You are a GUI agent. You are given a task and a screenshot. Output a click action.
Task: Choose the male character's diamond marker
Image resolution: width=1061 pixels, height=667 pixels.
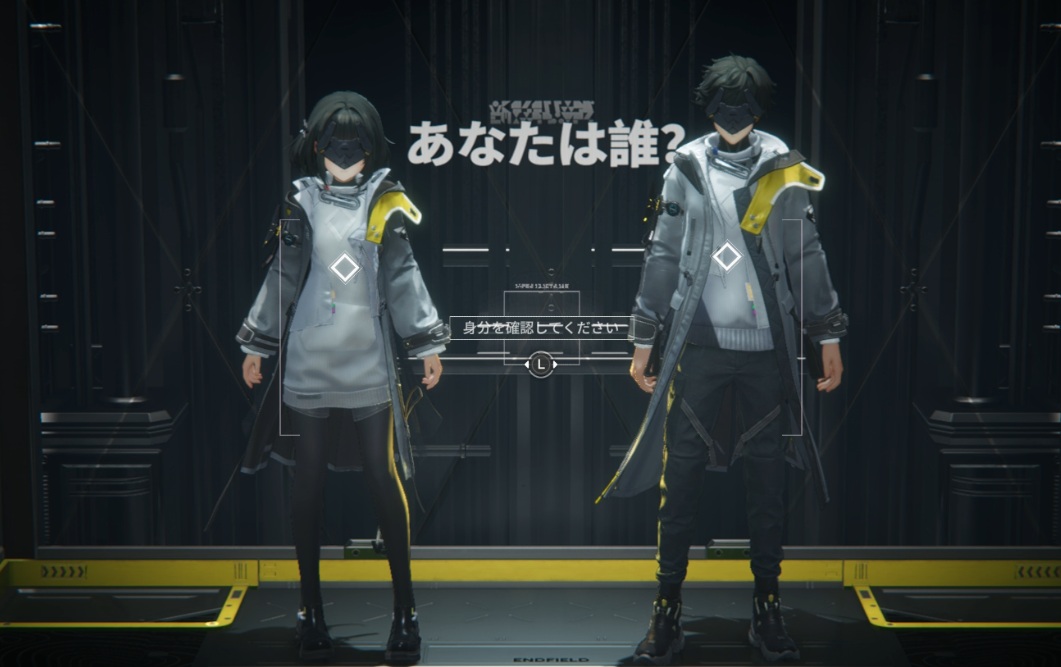click(x=727, y=257)
